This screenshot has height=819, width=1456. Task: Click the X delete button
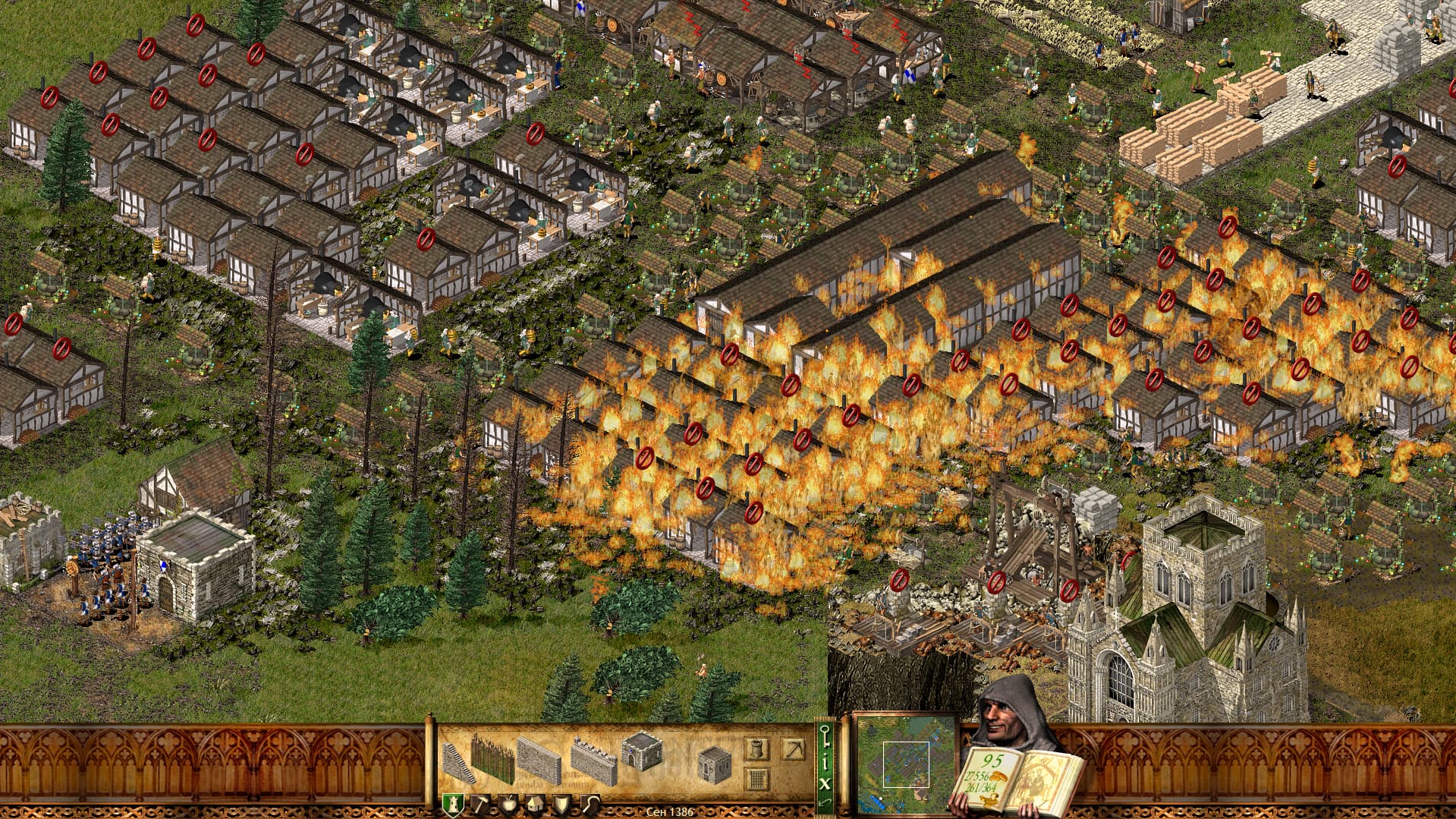pyautogui.click(x=825, y=783)
